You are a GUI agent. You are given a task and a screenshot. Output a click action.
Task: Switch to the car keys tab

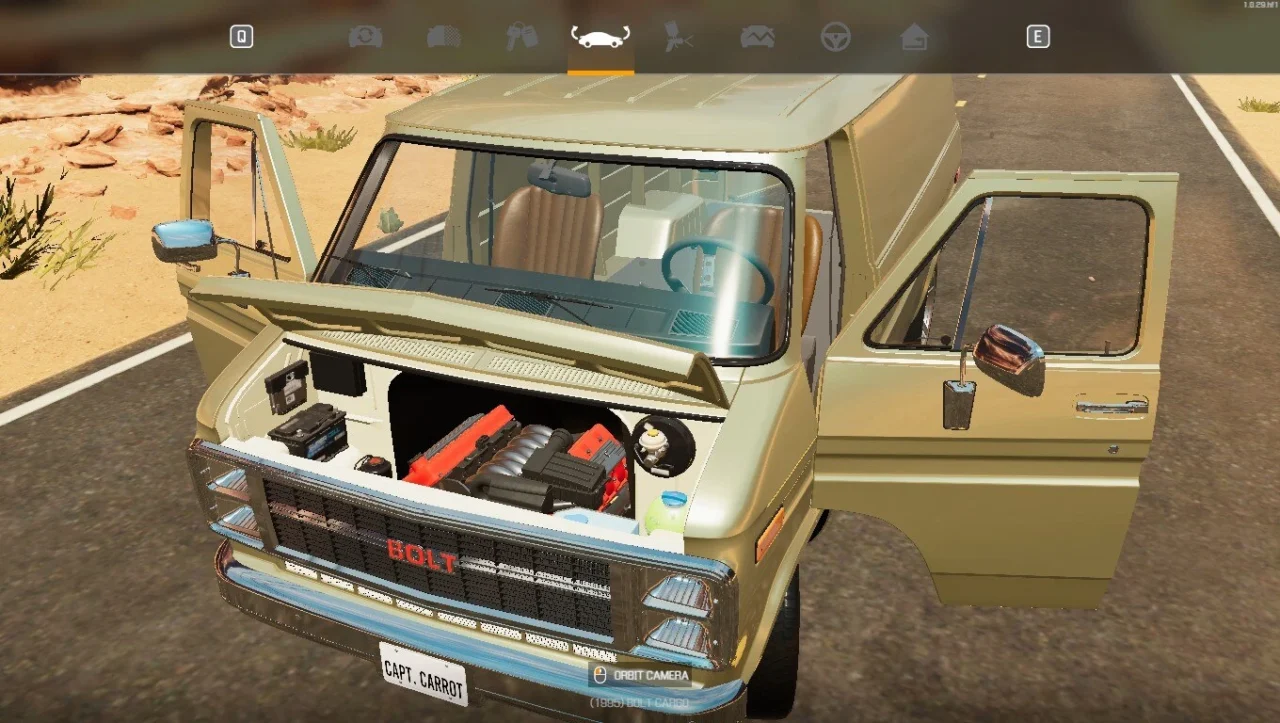pos(521,37)
